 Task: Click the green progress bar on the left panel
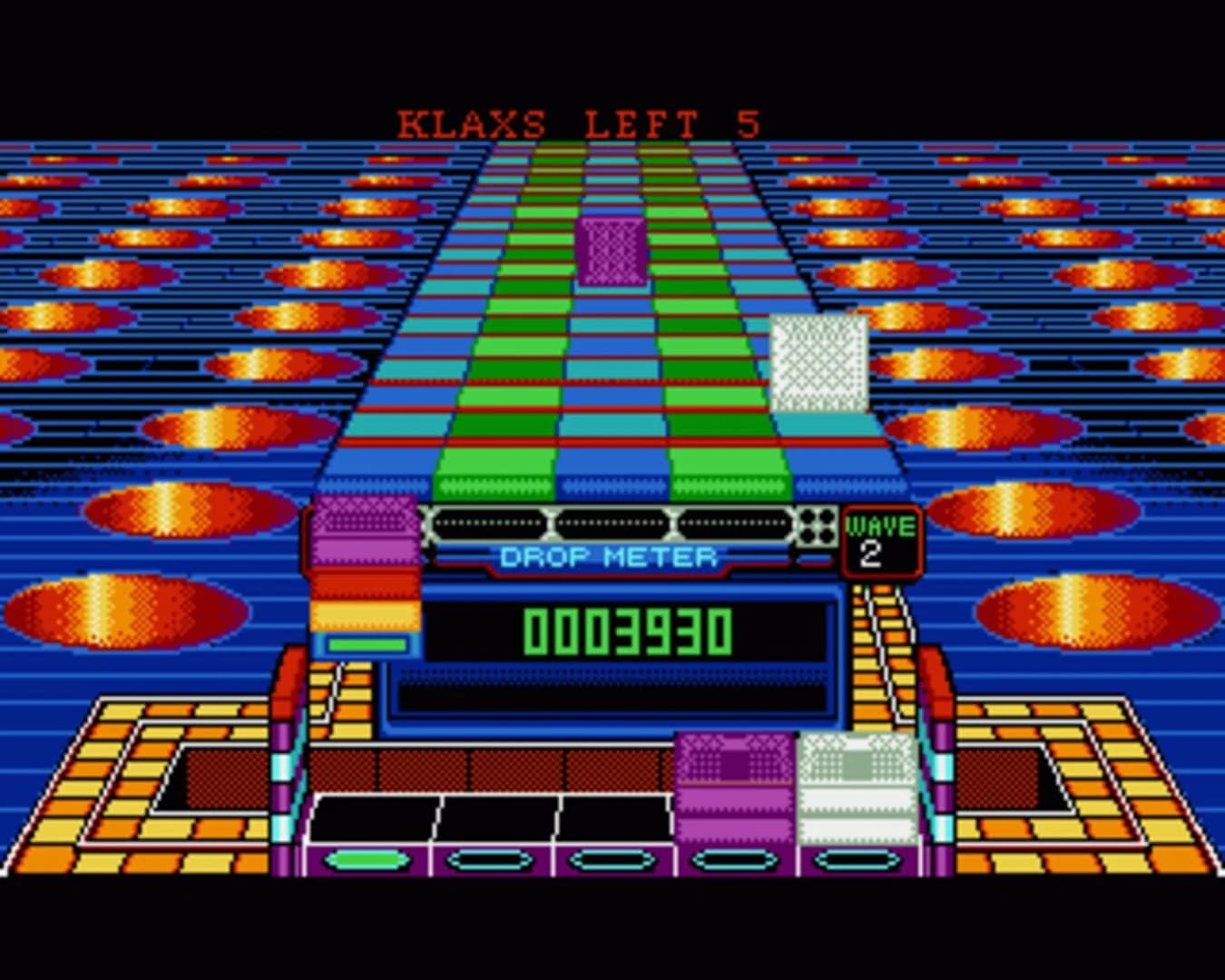tap(367, 646)
